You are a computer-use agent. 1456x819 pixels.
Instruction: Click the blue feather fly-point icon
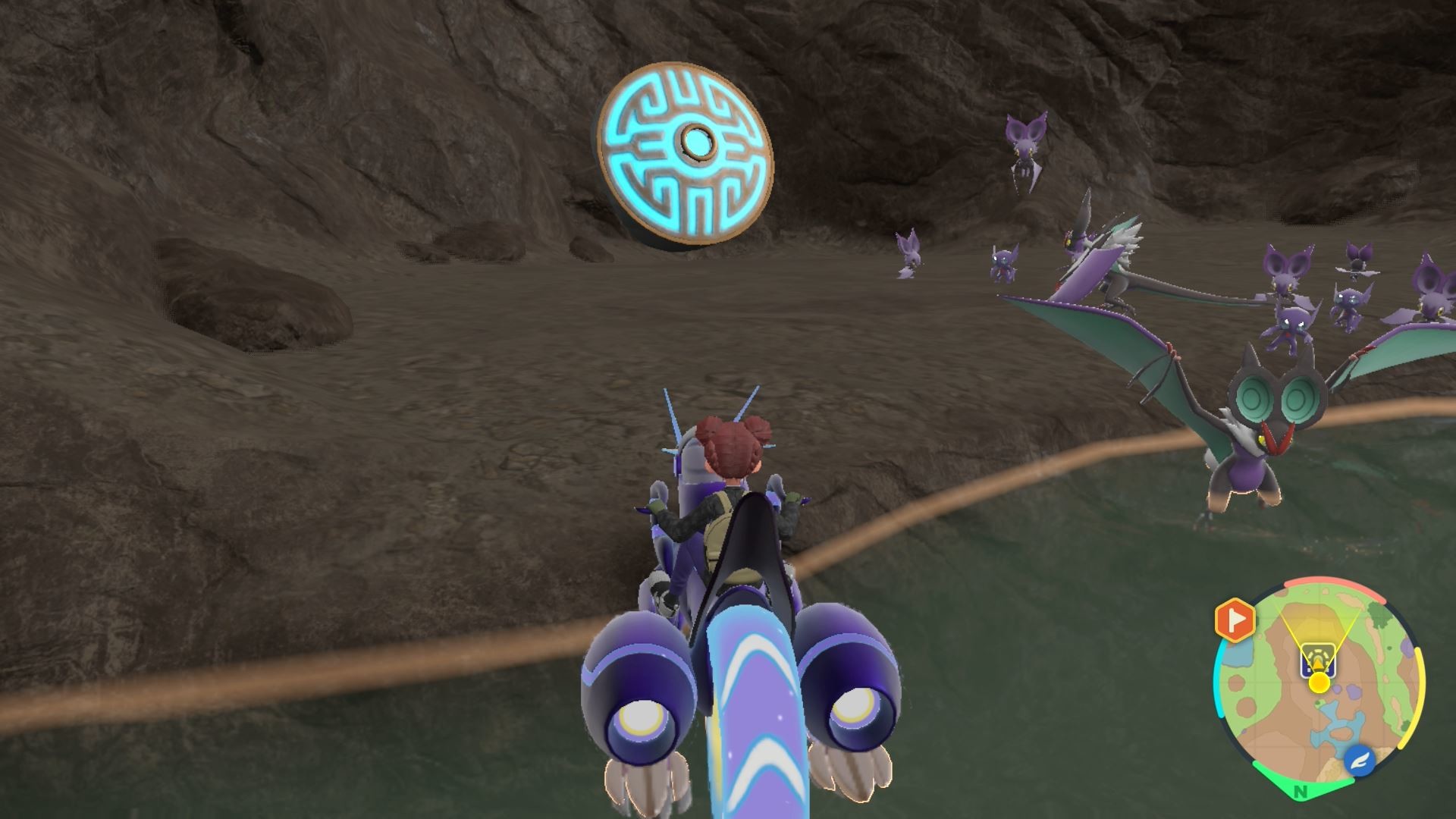tap(1361, 760)
